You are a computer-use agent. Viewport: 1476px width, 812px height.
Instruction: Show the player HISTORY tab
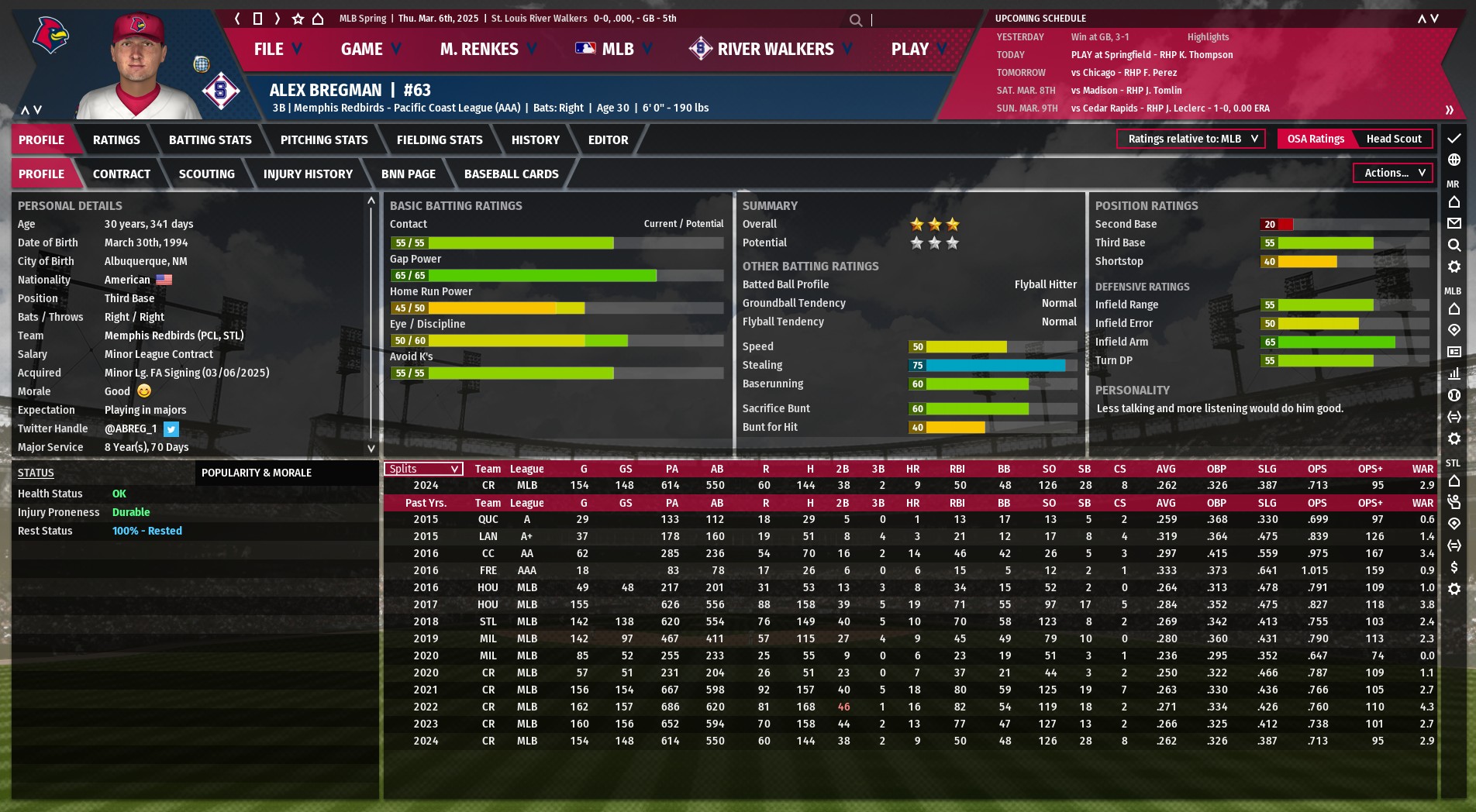click(x=535, y=140)
